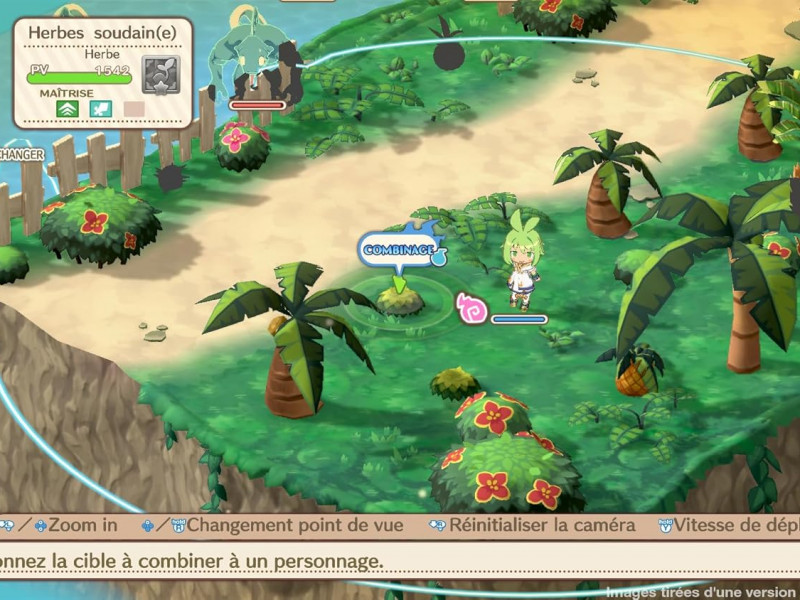This screenshot has height=600, width=800.
Task: Click the Herbes soudain(e) name header
Action: tap(102, 32)
